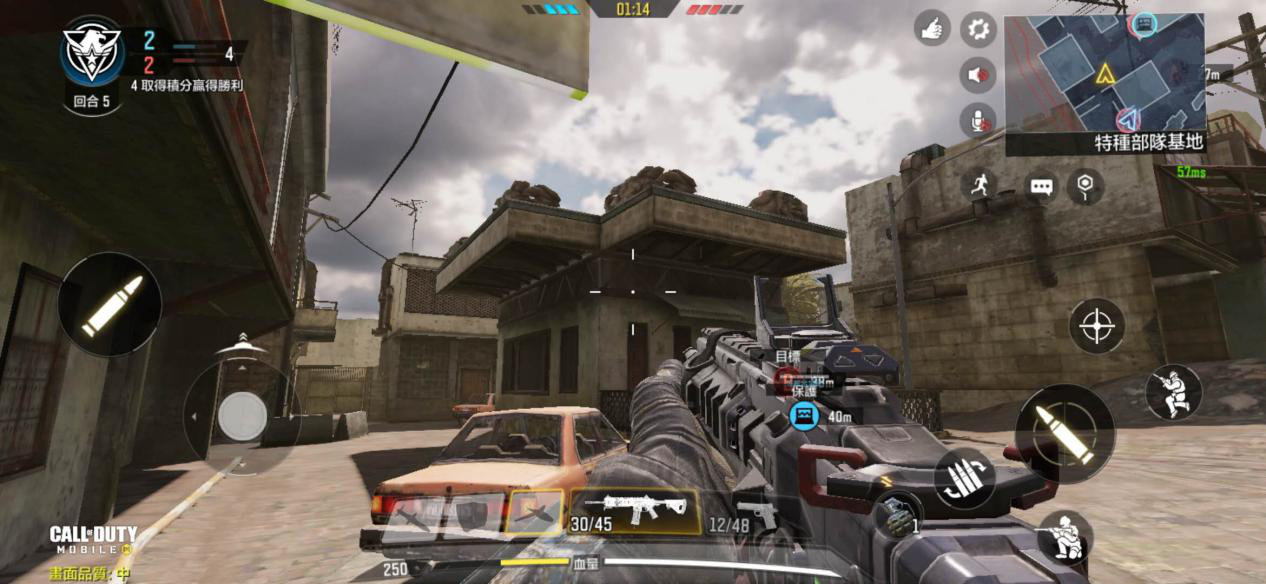The width and height of the screenshot is (1266, 584).
Task: Toggle the muted speaker audio icon
Action: pos(978,75)
